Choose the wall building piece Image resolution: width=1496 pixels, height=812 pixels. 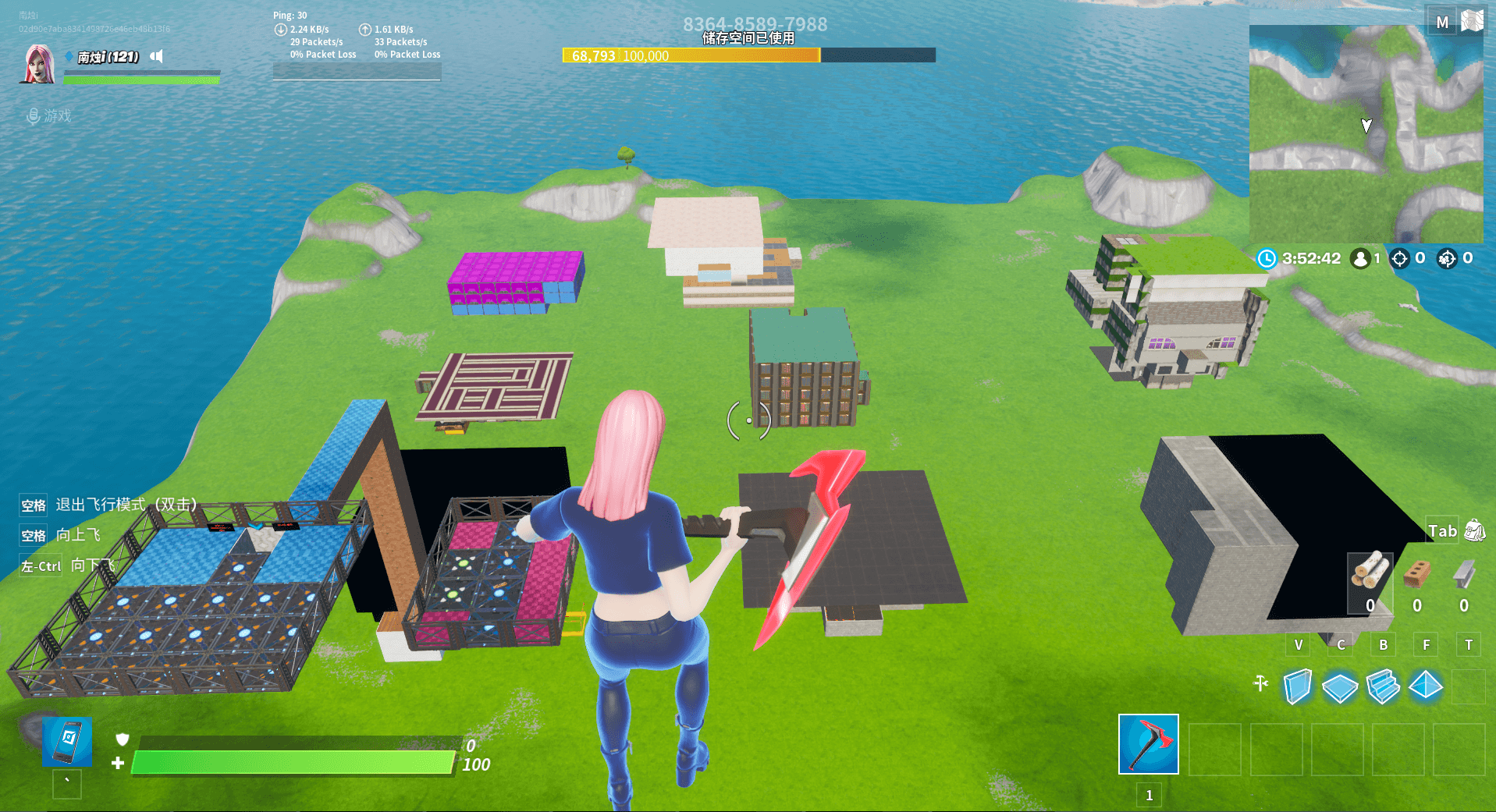[x=1297, y=687]
